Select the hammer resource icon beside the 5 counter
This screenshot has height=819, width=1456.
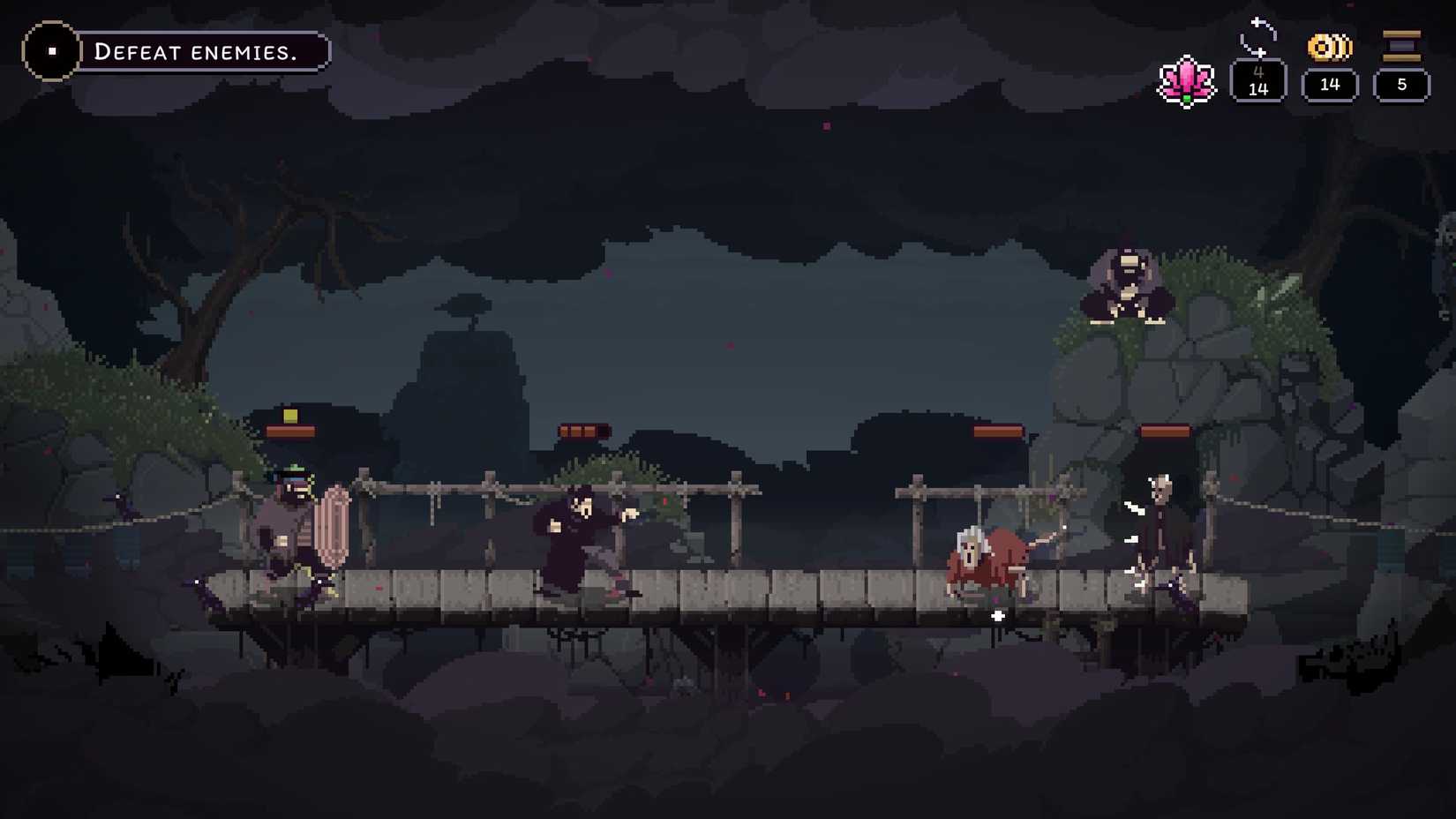1401,42
